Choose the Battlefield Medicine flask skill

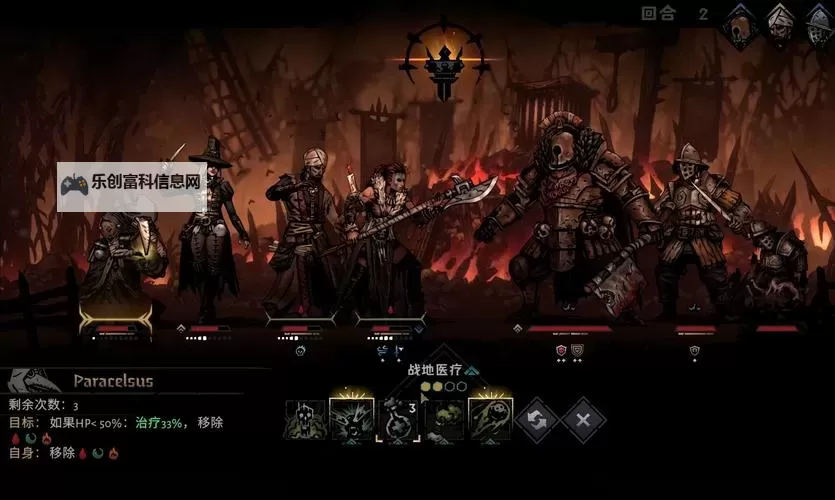[398, 420]
